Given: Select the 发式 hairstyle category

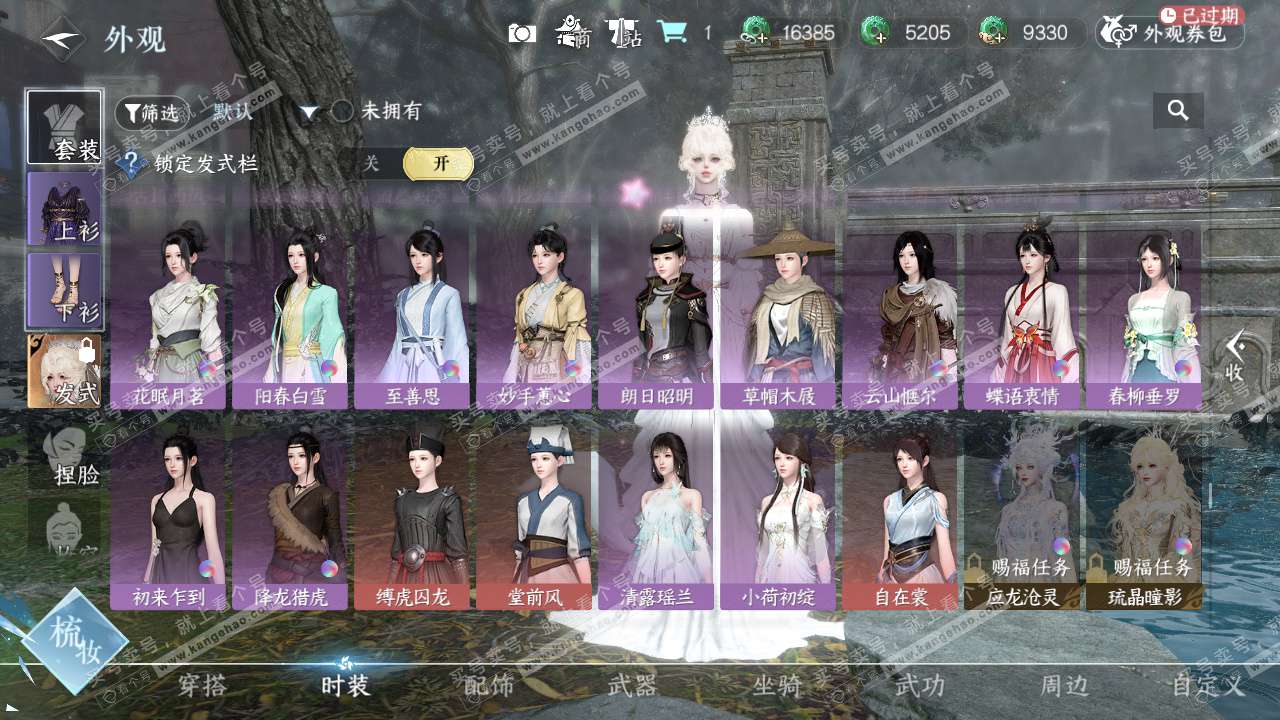Looking at the screenshot, I should (64, 371).
